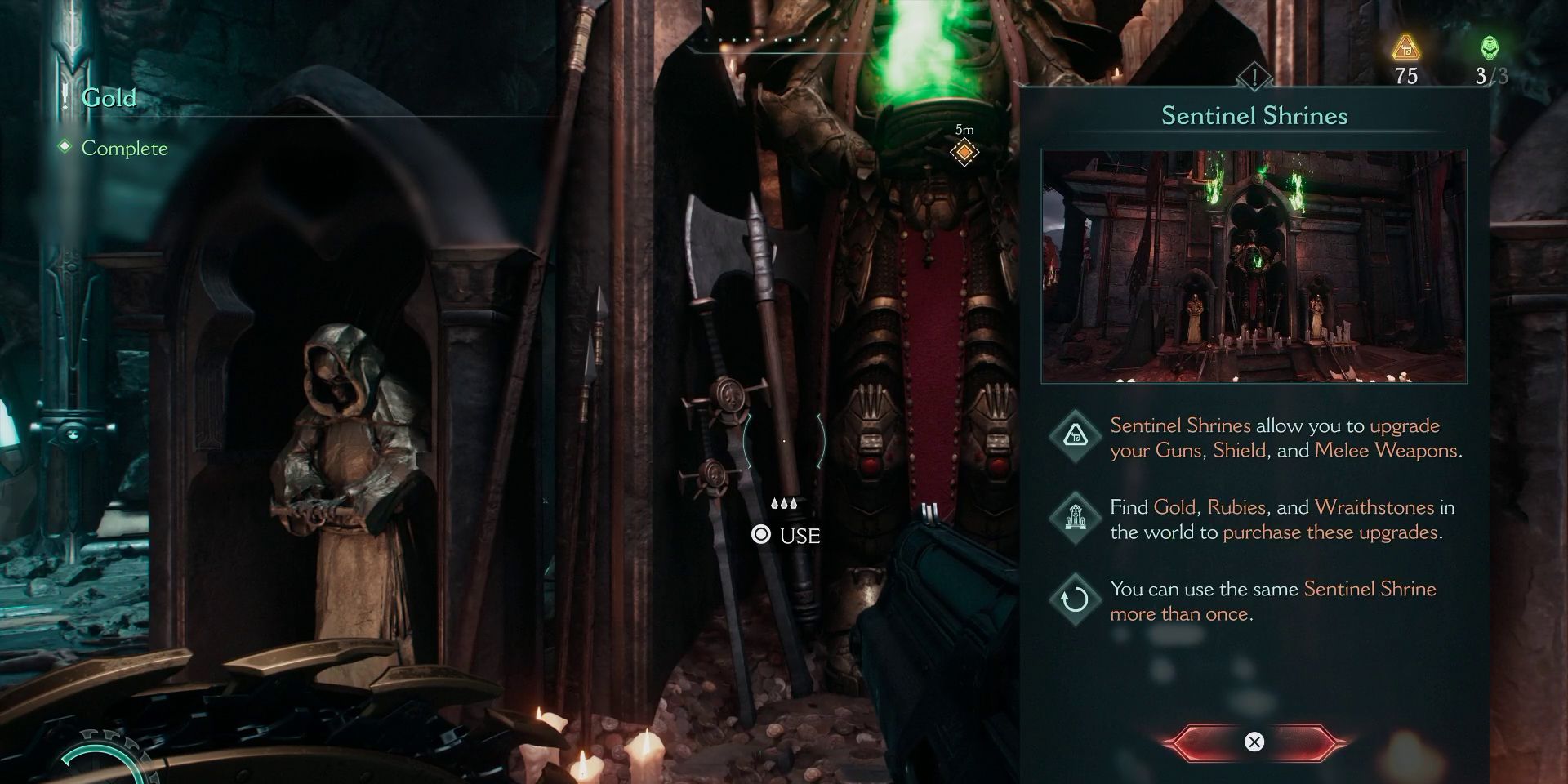Click the Complete objective status text
Screen dimensions: 1568x784
point(124,149)
